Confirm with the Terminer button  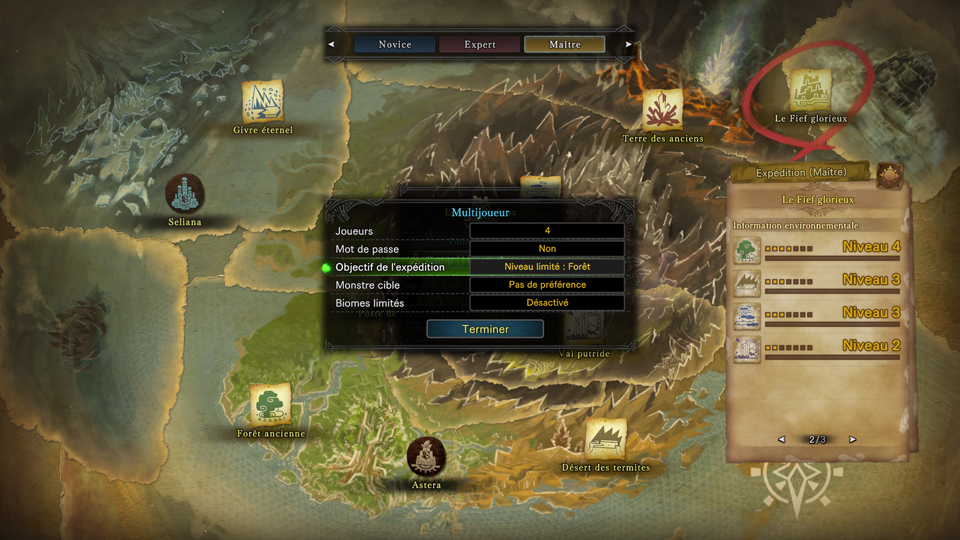[x=485, y=329]
